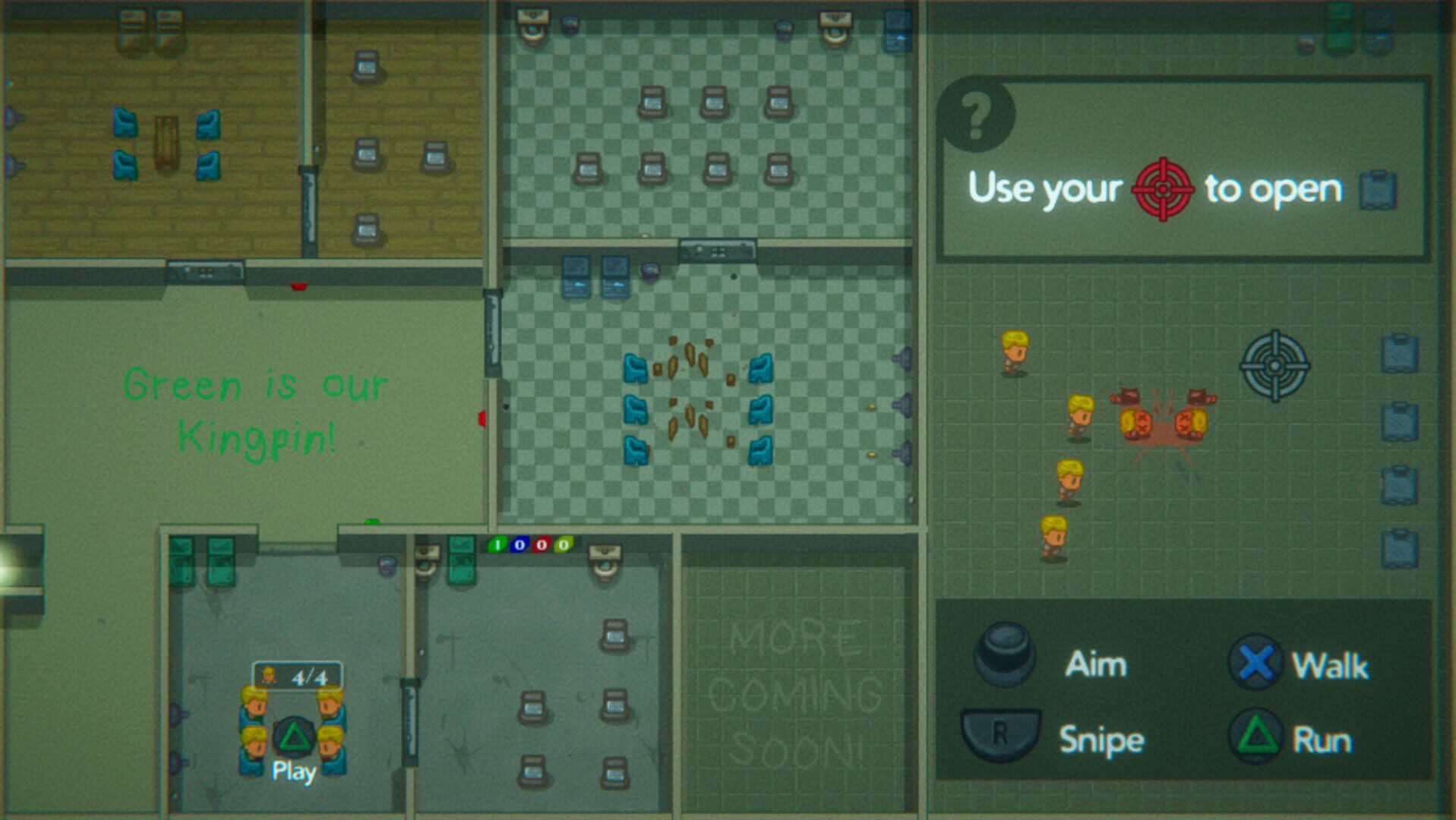This screenshot has width=1456, height=820.
Task: Click the R trigger Snipe icon
Action: pos(1003,735)
